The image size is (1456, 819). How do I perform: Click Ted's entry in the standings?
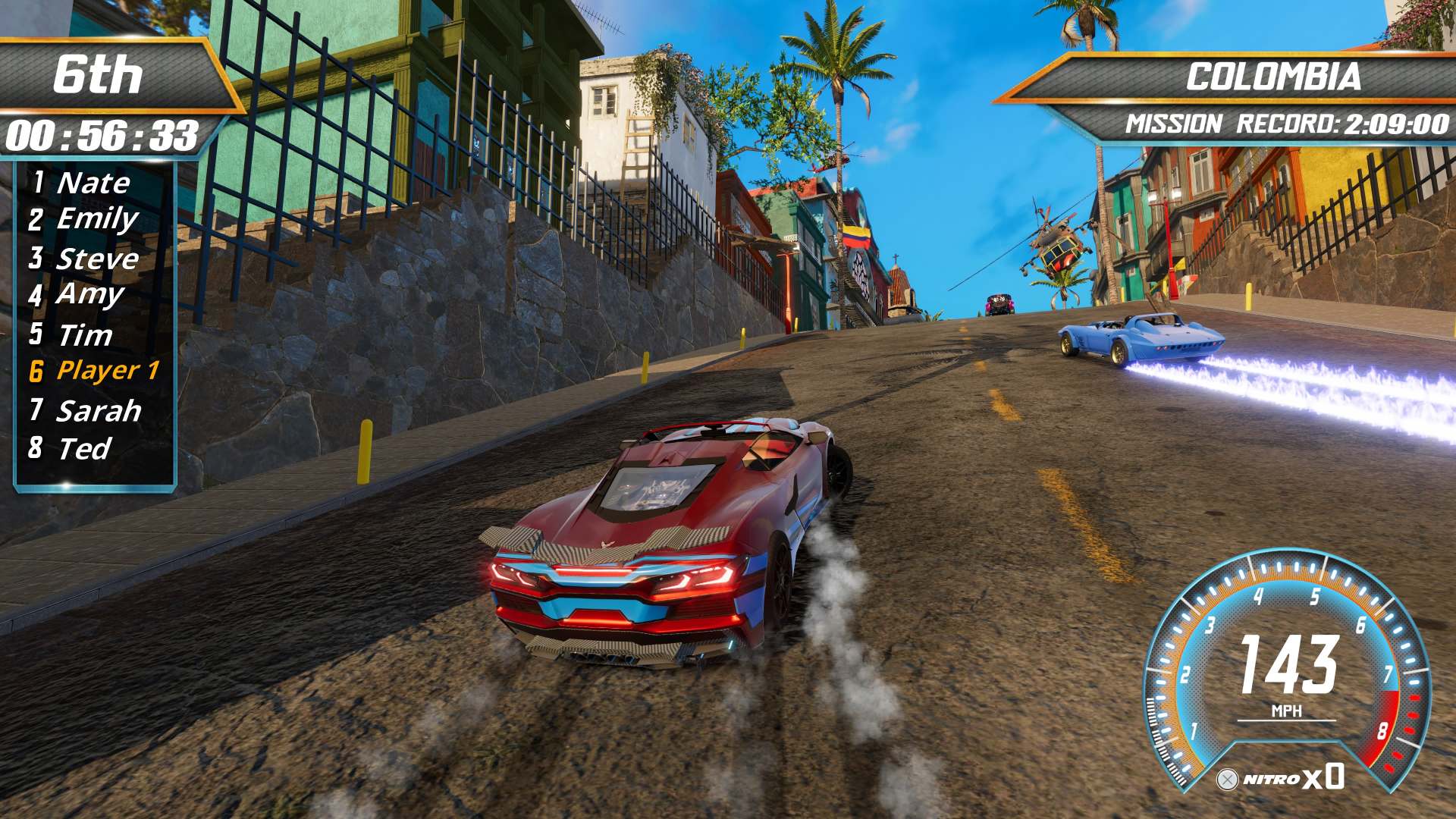point(84,448)
